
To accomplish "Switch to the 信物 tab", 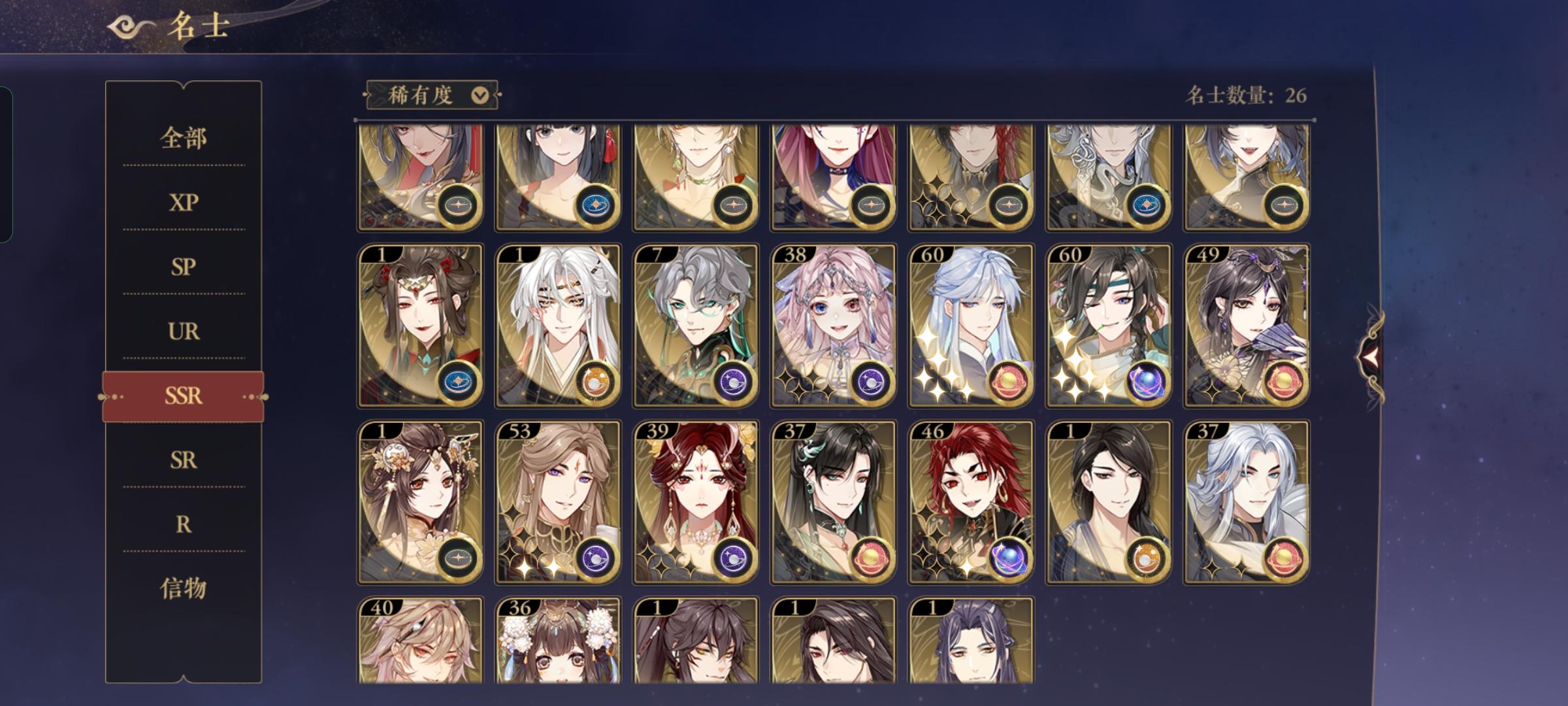I will pyautogui.click(x=184, y=589).
